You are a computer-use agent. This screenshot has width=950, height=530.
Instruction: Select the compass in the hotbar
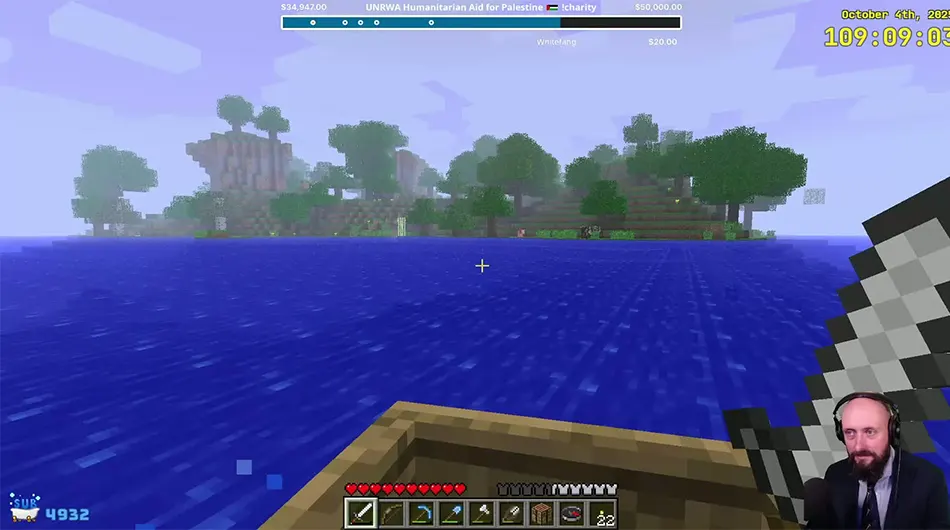(x=572, y=513)
